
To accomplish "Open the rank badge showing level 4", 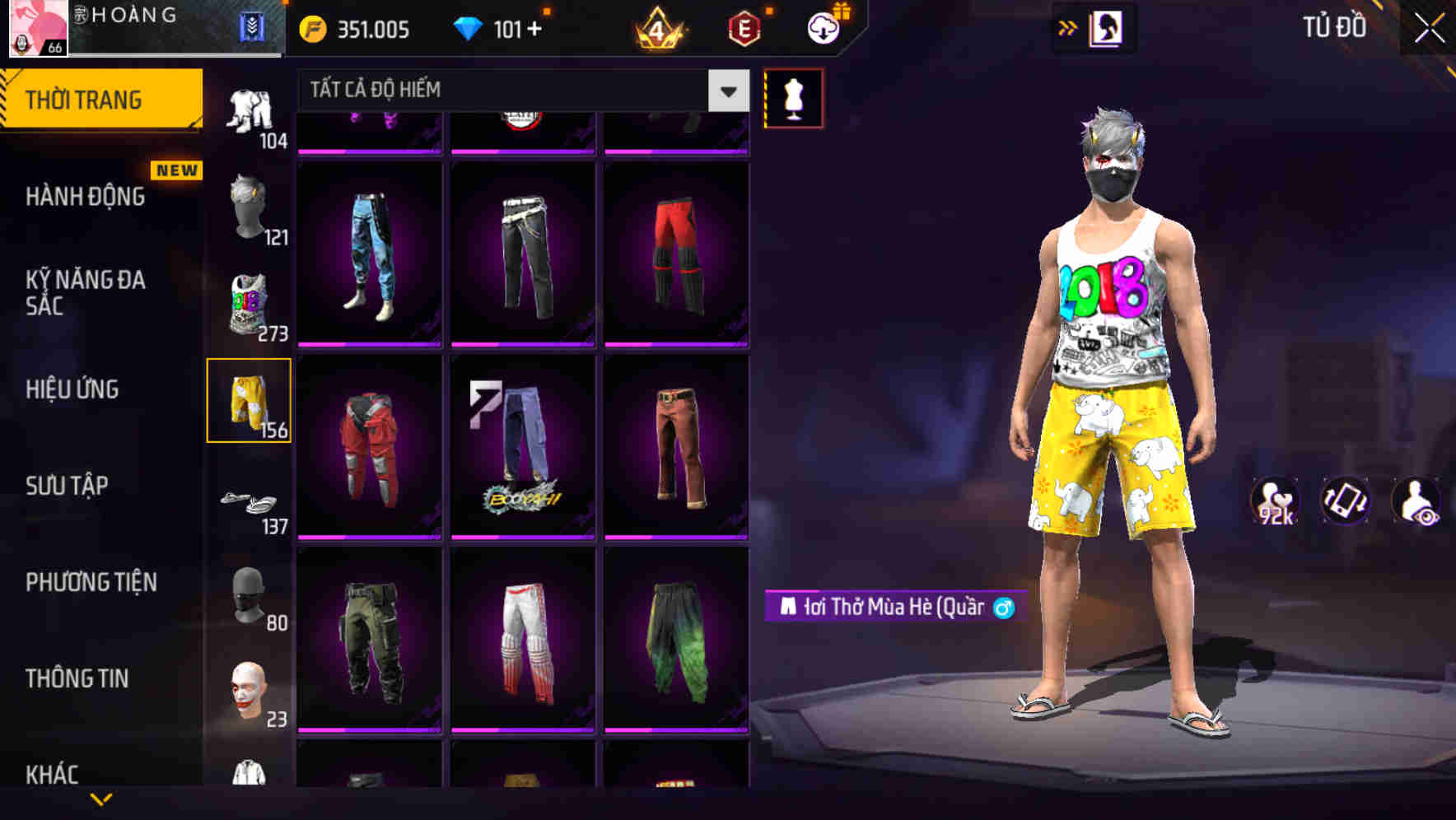I will (x=659, y=29).
